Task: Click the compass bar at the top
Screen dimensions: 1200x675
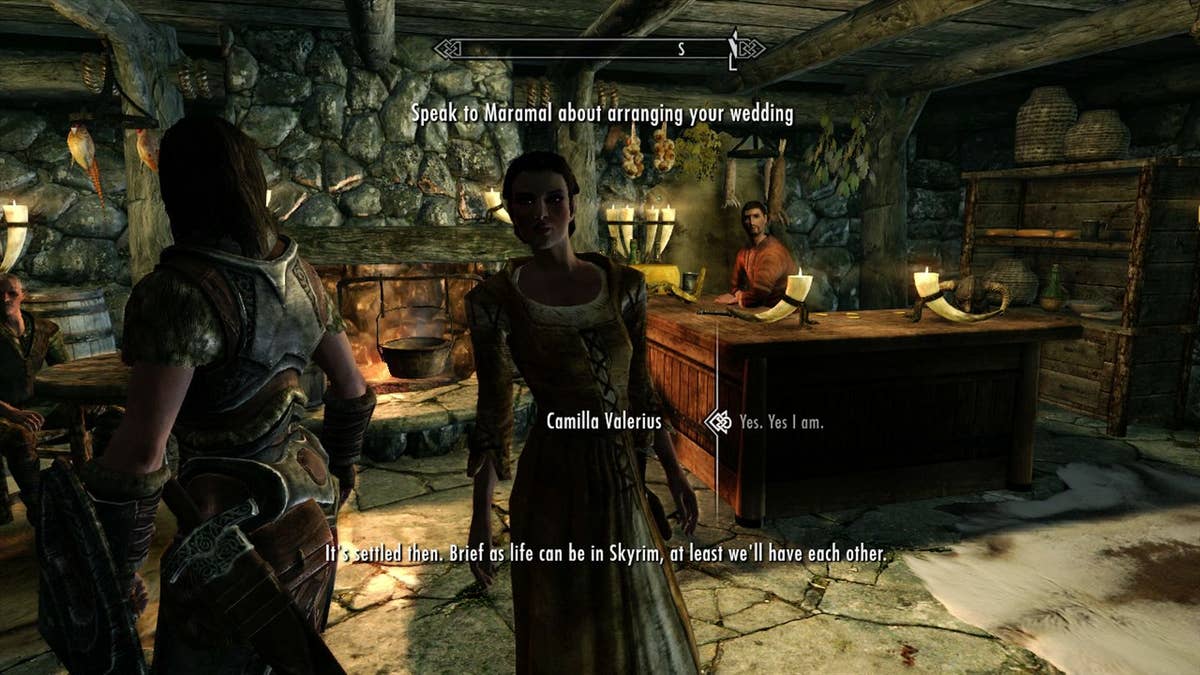Action: [599, 48]
